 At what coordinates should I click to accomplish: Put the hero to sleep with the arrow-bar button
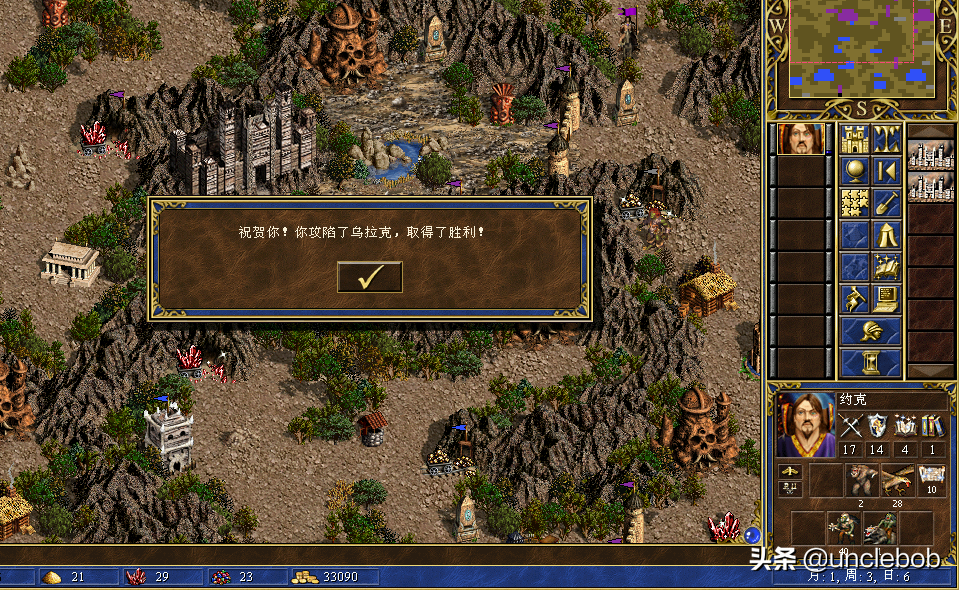tap(886, 171)
